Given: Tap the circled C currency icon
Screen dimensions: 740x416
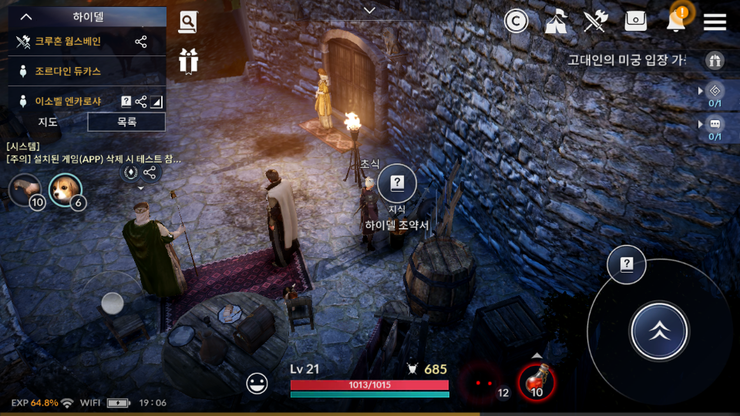Looking at the screenshot, I should (516, 21).
